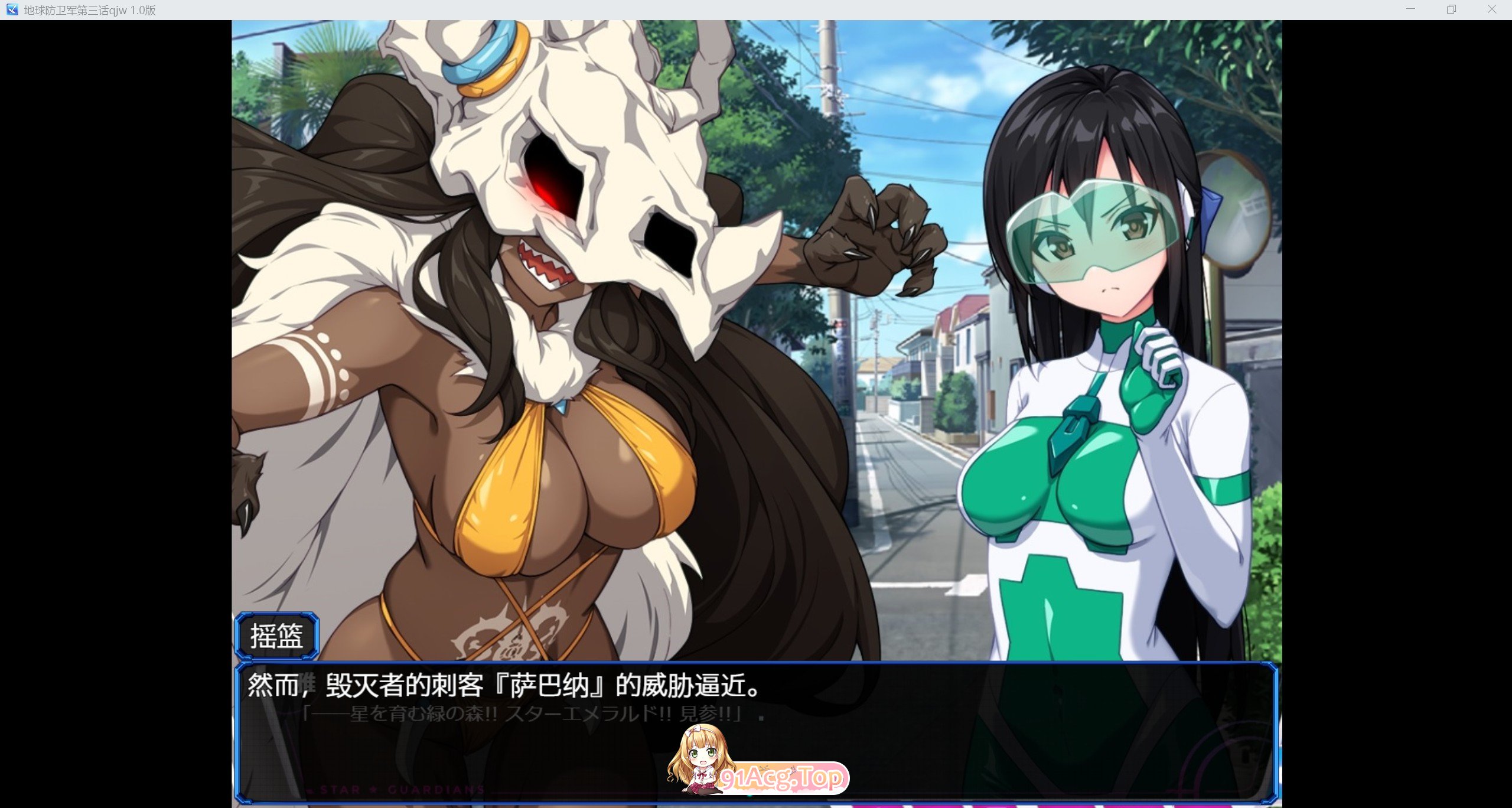Minimize the game window

pyautogui.click(x=1411, y=9)
